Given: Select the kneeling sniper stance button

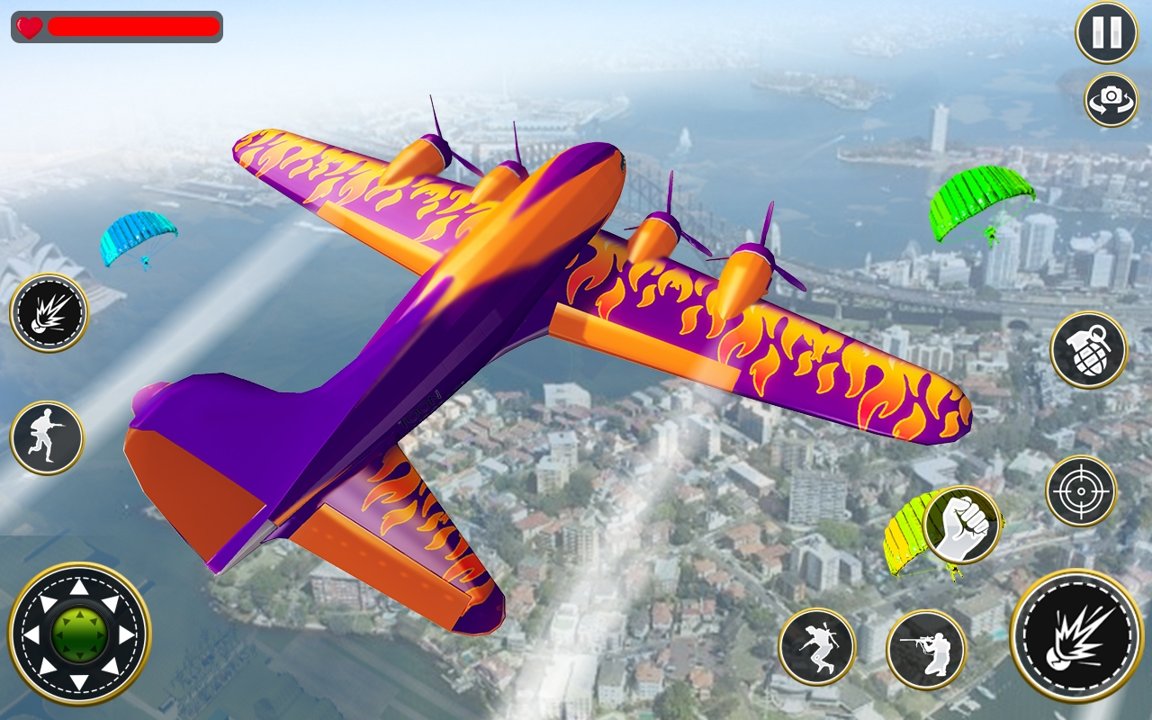Looking at the screenshot, I should [926, 650].
